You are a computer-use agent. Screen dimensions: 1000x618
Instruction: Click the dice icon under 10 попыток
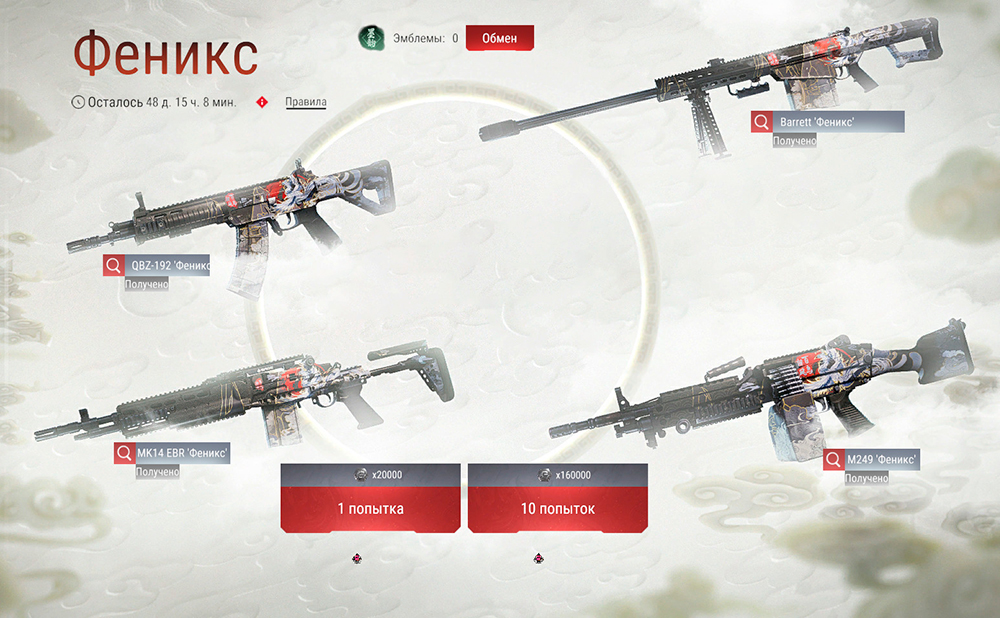[538, 557]
